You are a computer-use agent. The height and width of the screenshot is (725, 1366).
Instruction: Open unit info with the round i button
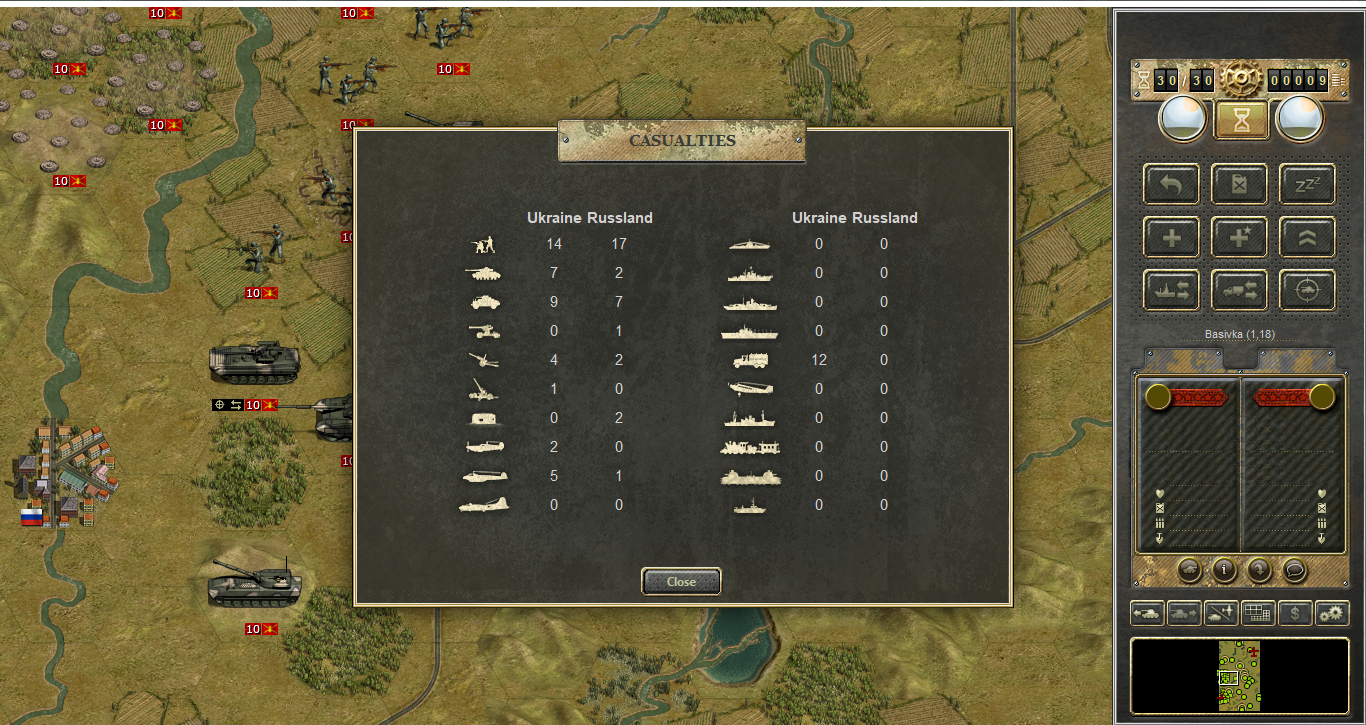point(1224,570)
